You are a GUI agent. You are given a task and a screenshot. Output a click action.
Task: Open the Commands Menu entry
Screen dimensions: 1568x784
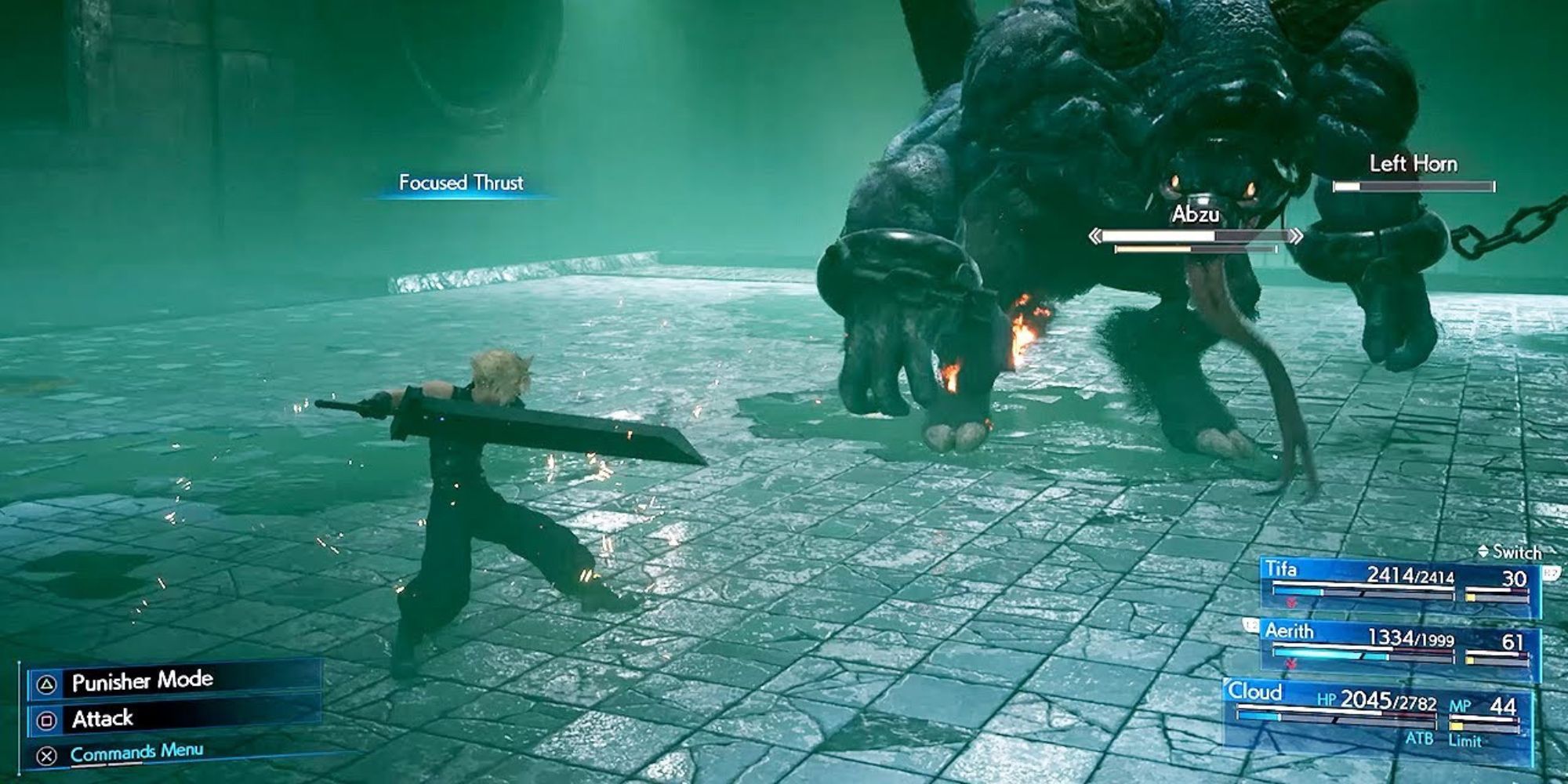click(137, 755)
